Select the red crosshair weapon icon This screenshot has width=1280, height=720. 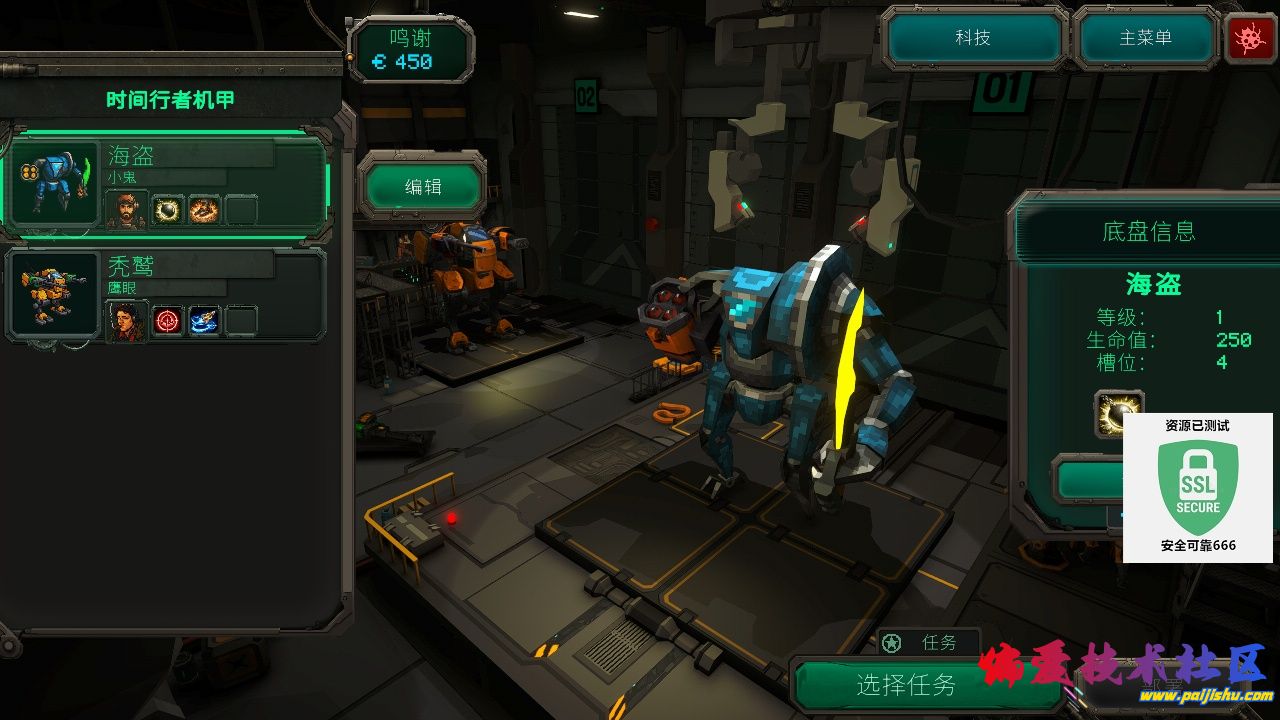point(168,321)
